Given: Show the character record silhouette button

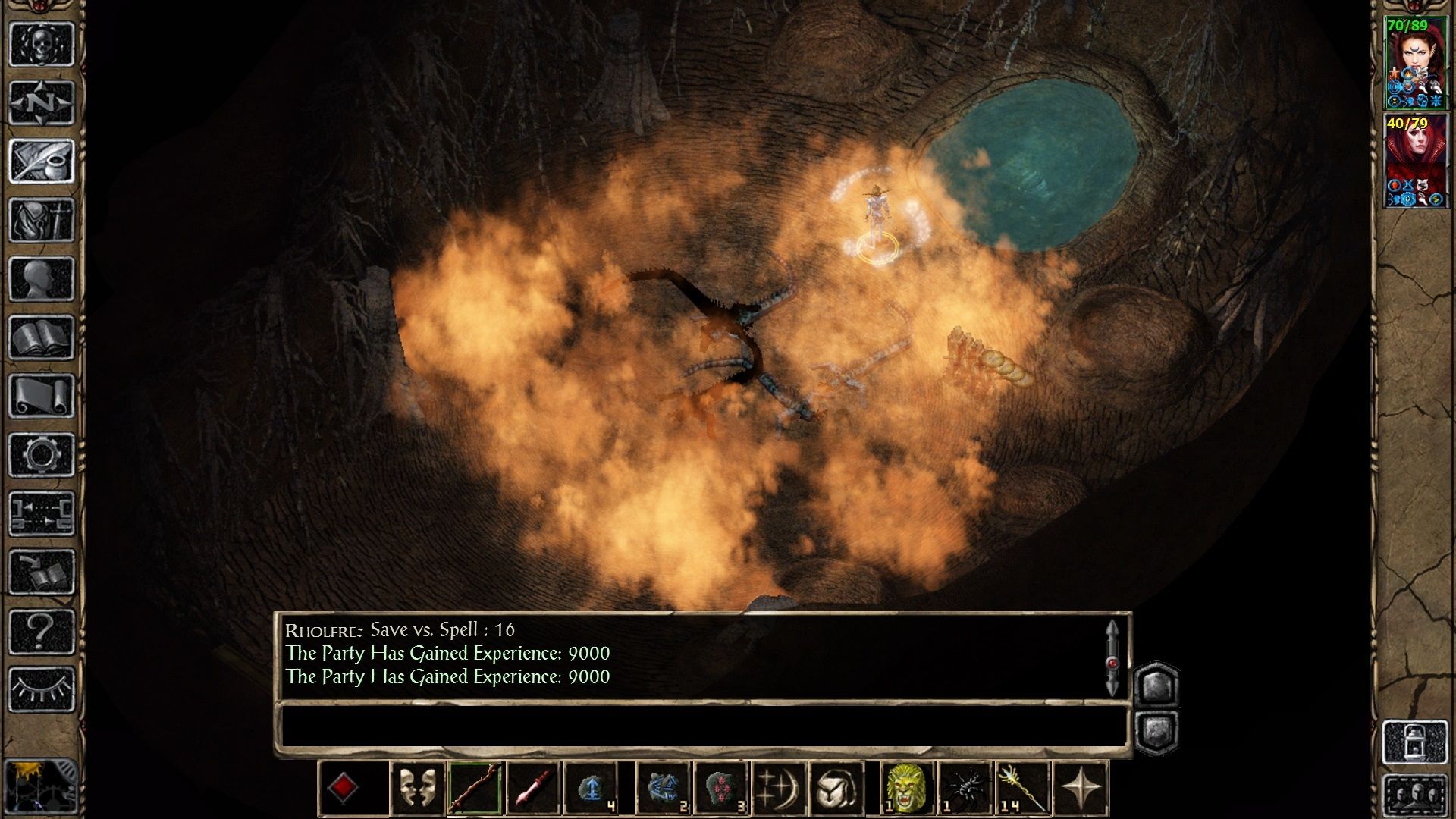Looking at the screenshot, I should 42,279.
